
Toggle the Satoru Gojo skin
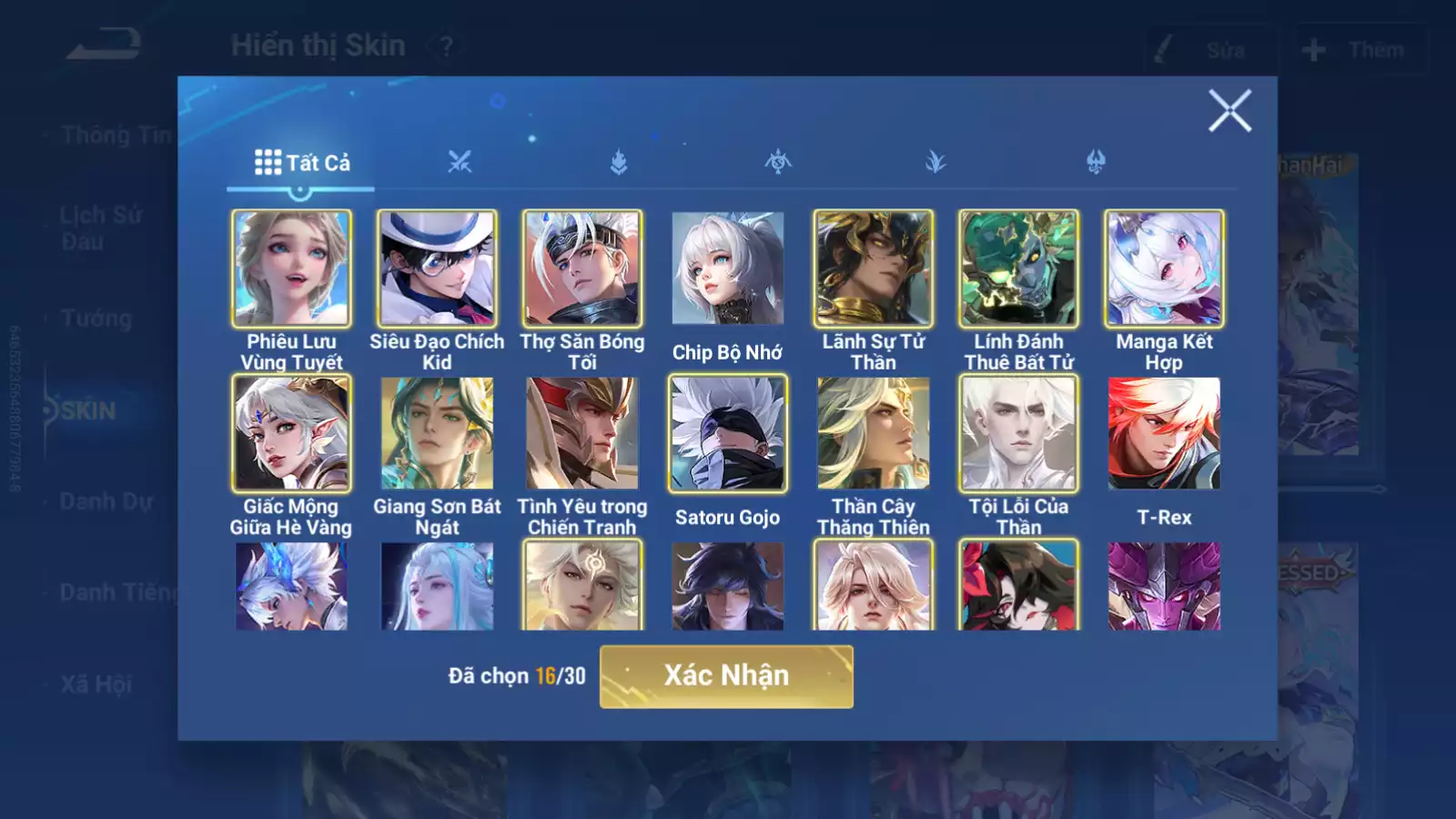pos(727,433)
